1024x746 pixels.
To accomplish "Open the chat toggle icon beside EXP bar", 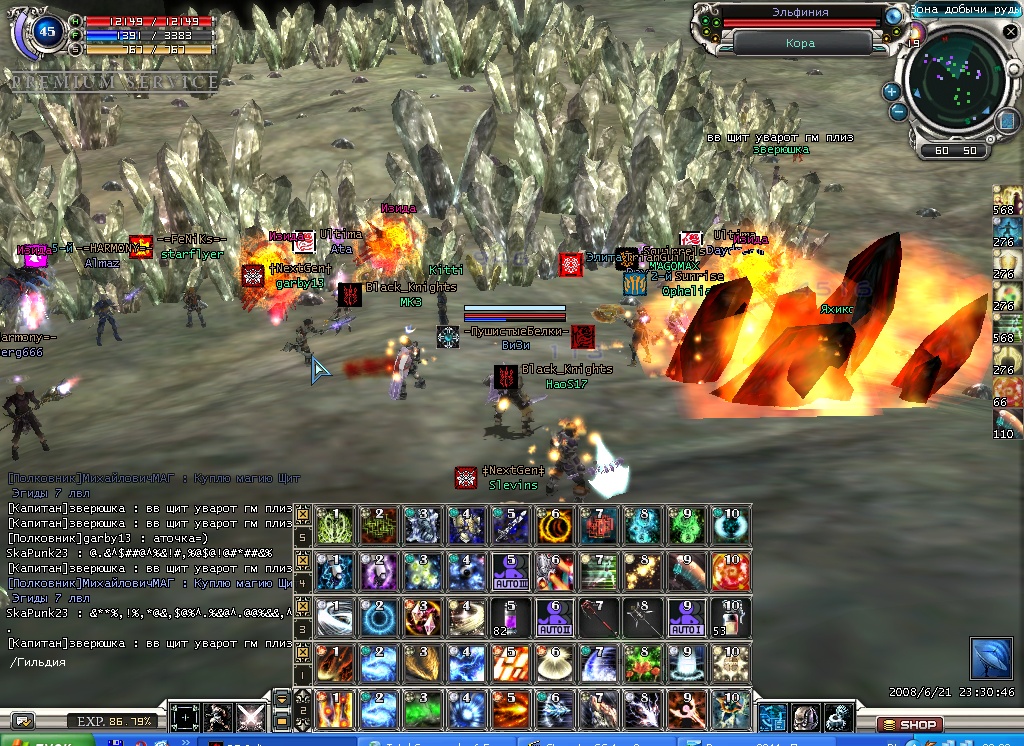I will [23, 720].
